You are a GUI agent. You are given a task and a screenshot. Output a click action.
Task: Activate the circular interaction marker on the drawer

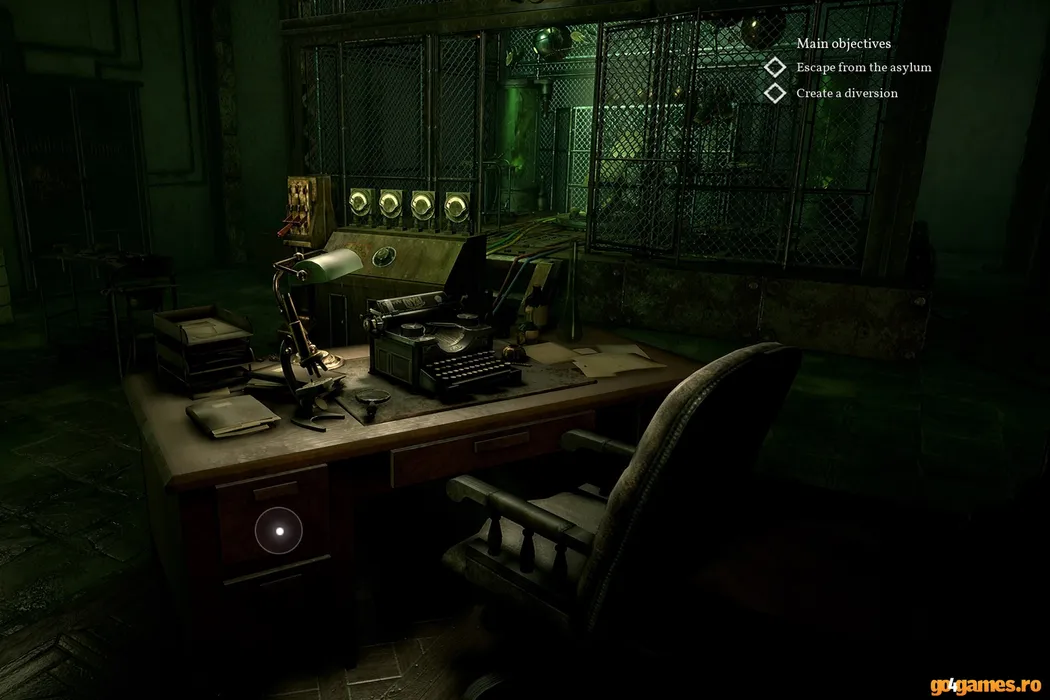[x=280, y=531]
